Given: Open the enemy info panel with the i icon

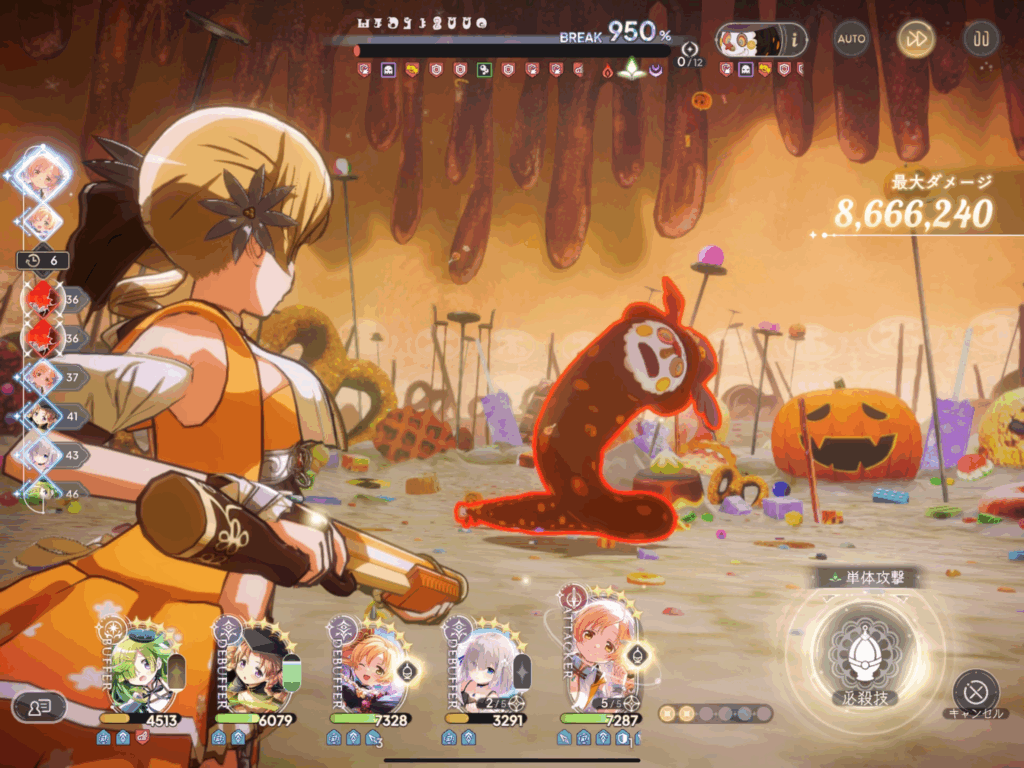Looking at the screenshot, I should [x=796, y=40].
